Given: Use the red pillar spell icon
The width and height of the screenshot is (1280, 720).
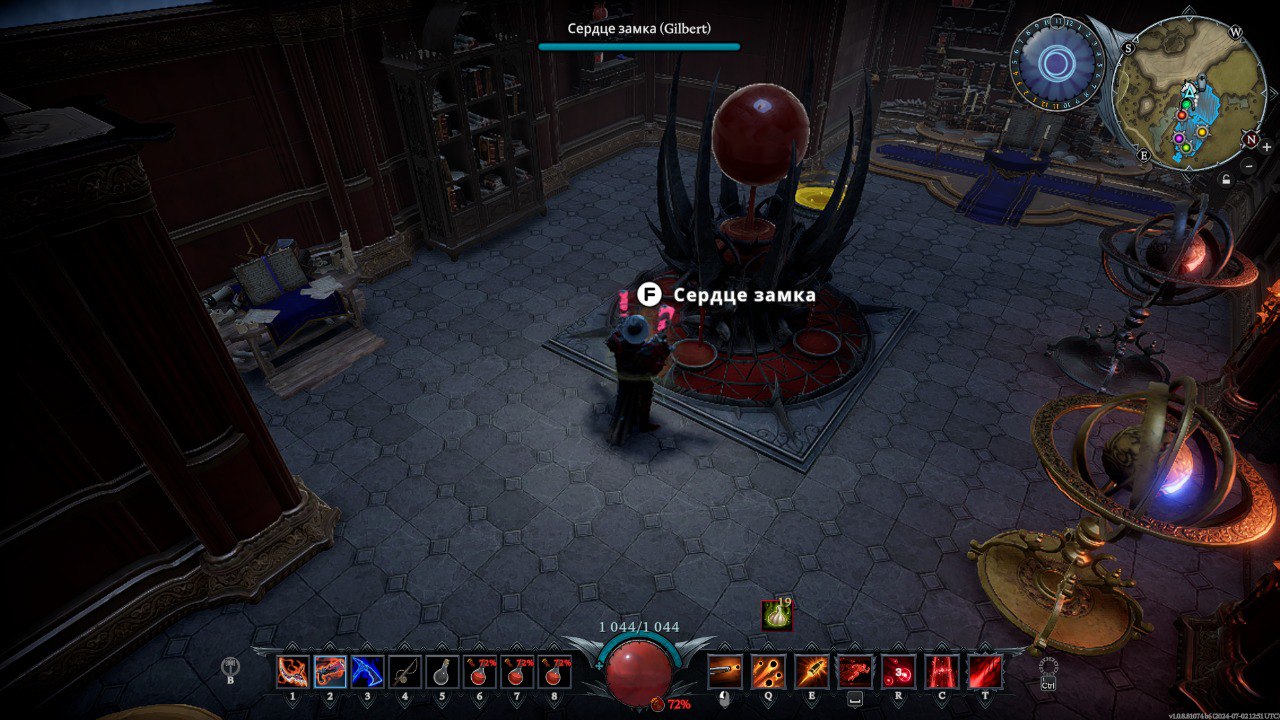Looking at the screenshot, I should pyautogui.click(x=941, y=672).
